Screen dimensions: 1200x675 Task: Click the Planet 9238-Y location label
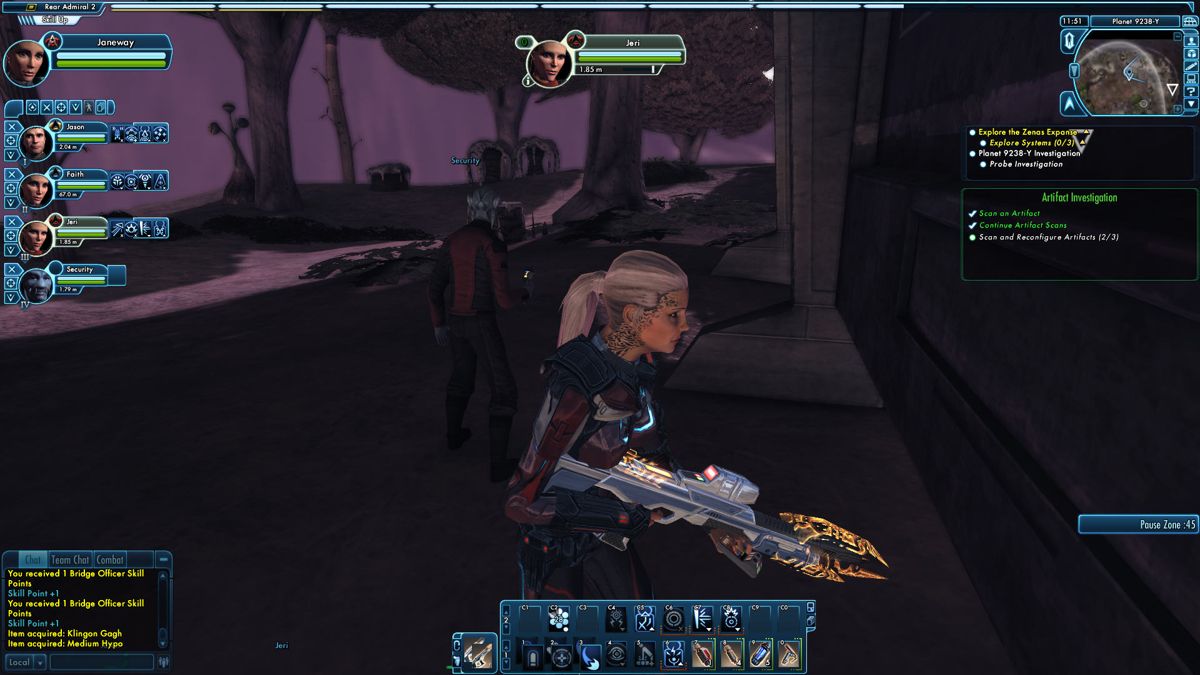pyautogui.click(x=1138, y=21)
